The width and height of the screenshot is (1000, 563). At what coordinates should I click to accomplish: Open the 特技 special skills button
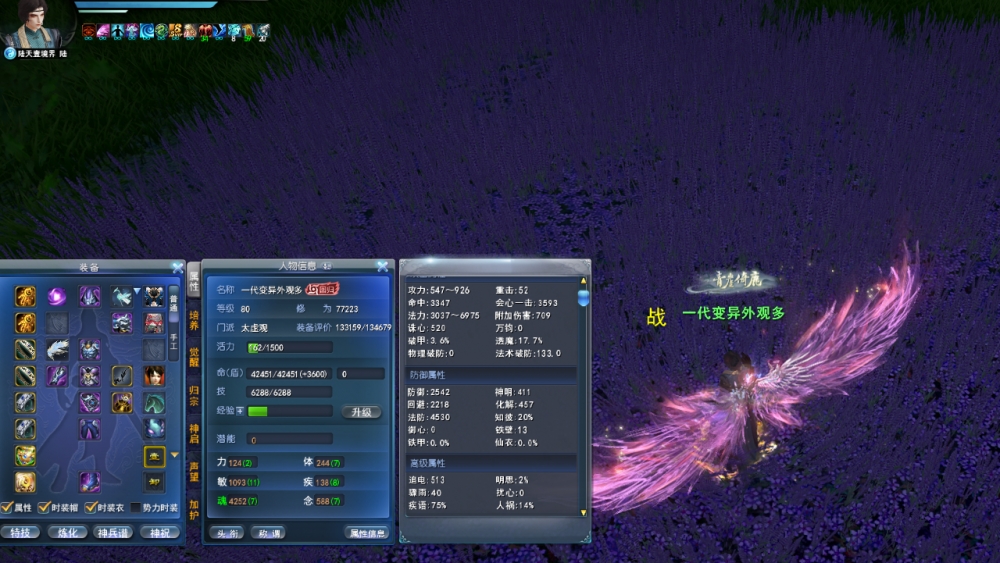pyautogui.click(x=20, y=532)
